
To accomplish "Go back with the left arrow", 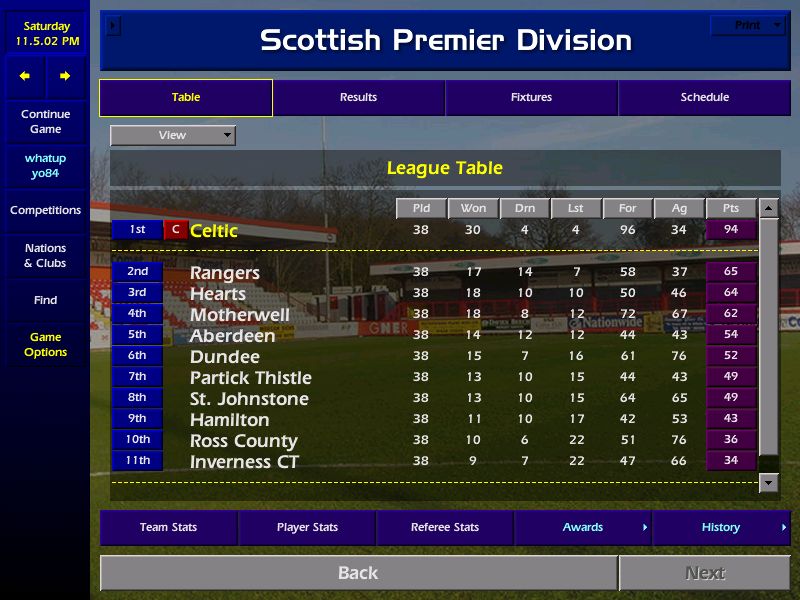I will pyautogui.click(x=25, y=76).
